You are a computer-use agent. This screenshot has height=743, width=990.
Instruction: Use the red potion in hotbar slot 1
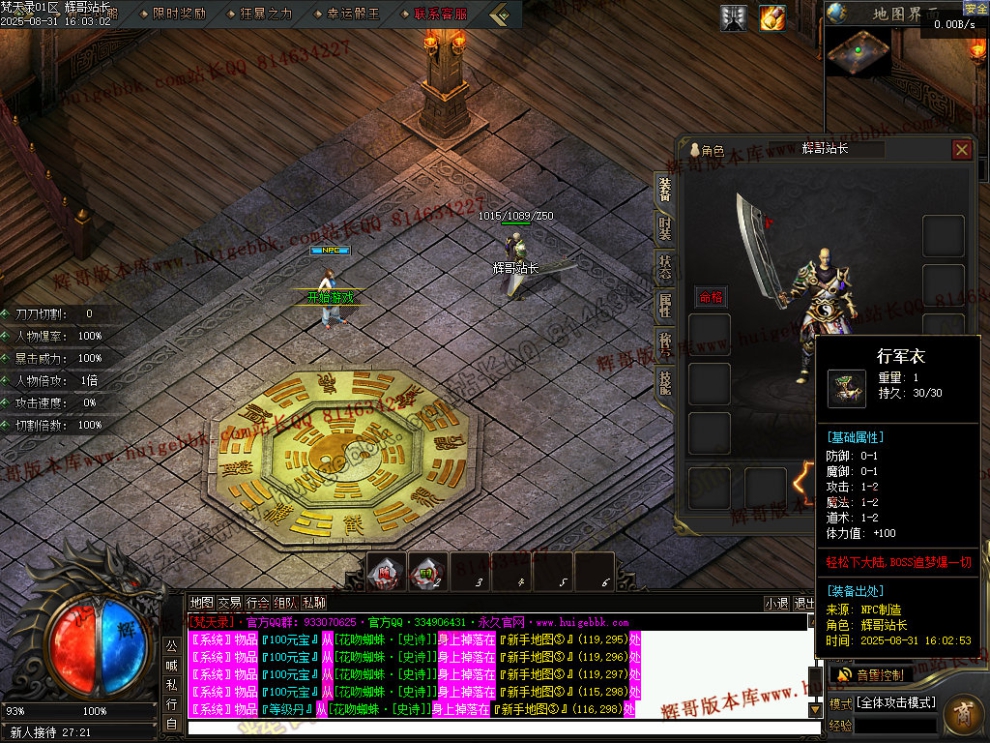387,572
